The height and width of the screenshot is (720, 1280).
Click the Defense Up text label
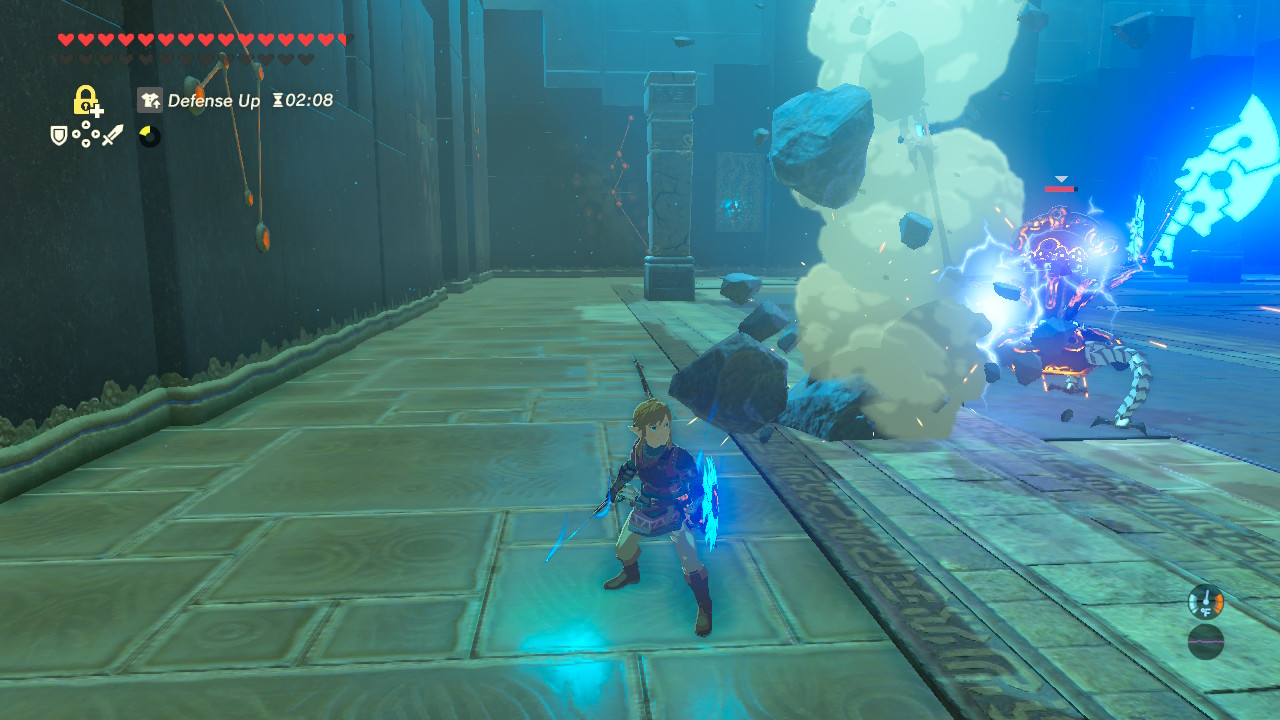(215, 101)
